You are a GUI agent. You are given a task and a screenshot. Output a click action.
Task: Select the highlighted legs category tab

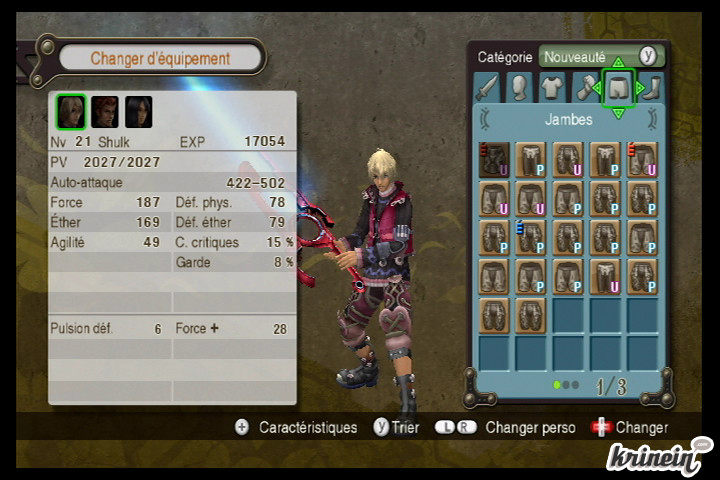pos(618,88)
